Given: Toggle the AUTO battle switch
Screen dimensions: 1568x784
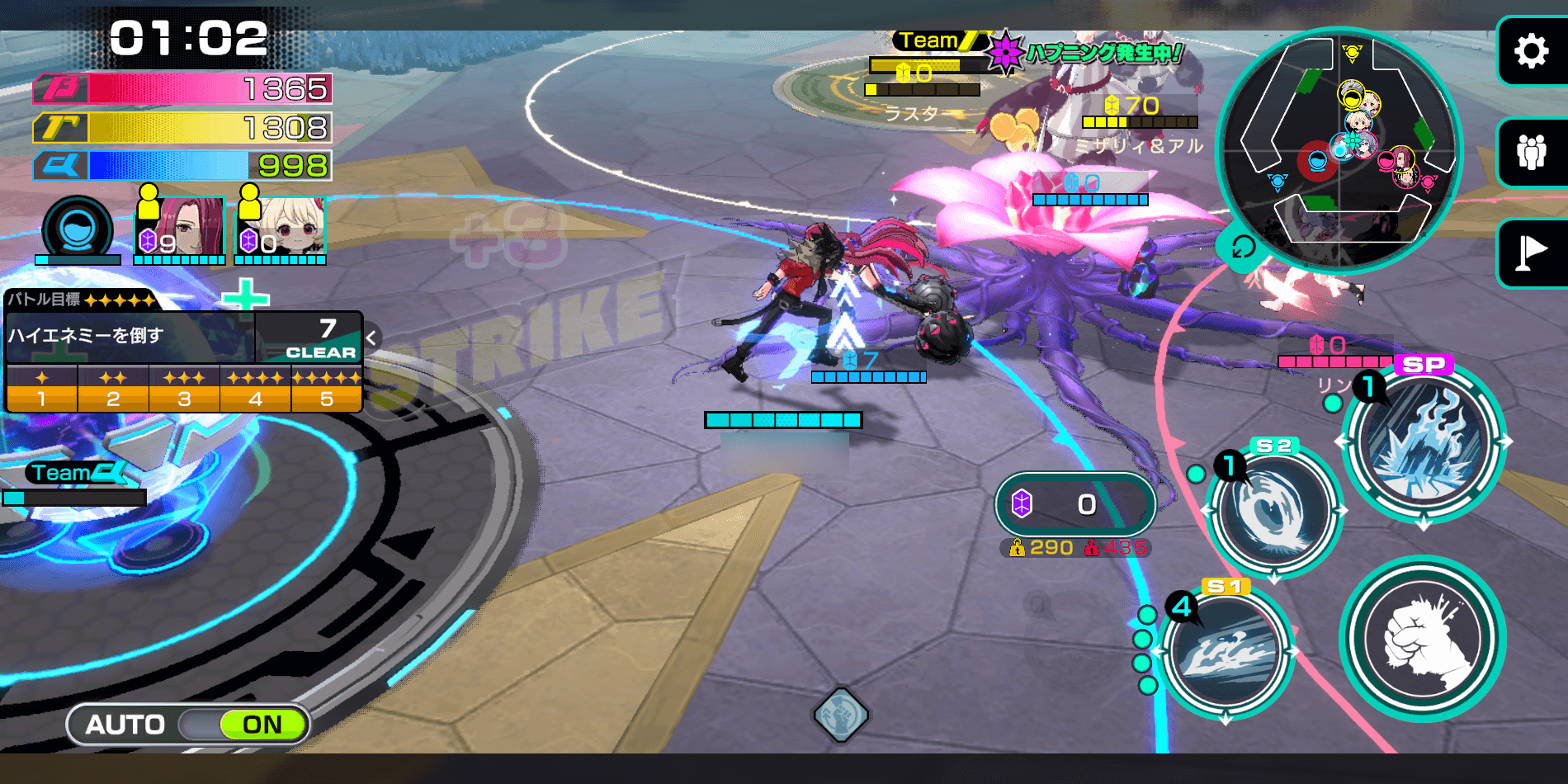Looking at the screenshot, I should point(188,725).
